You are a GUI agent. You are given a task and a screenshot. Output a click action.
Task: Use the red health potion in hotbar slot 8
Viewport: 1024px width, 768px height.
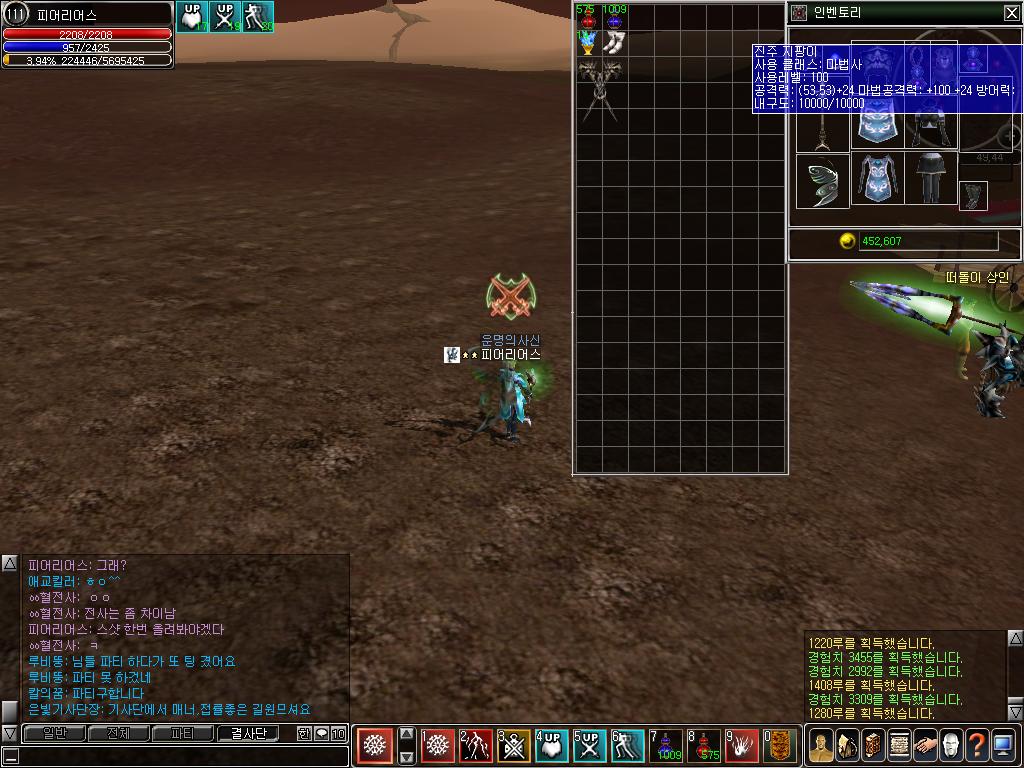705,746
